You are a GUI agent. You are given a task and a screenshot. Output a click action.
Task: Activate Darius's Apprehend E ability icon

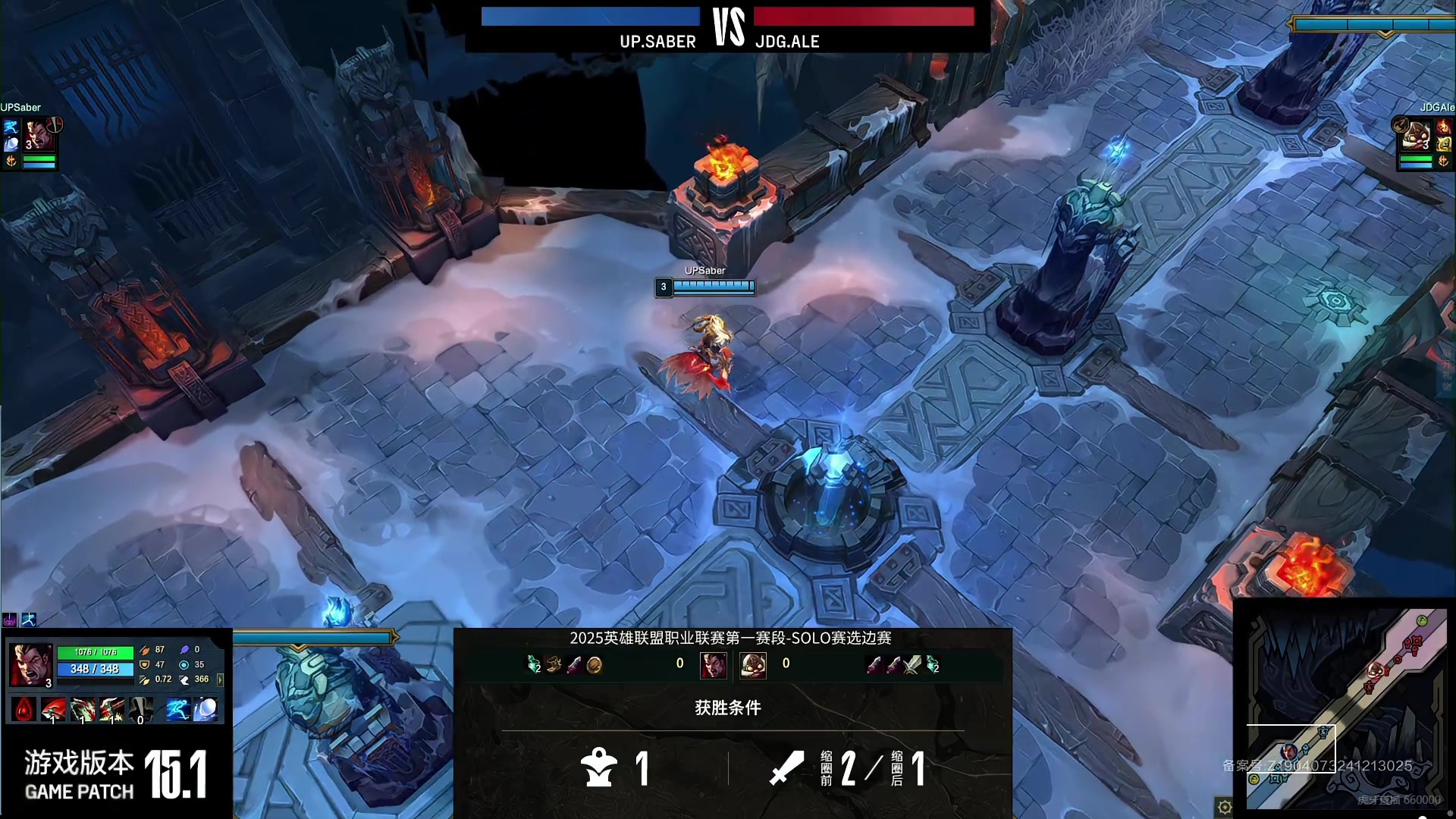tap(111, 710)
